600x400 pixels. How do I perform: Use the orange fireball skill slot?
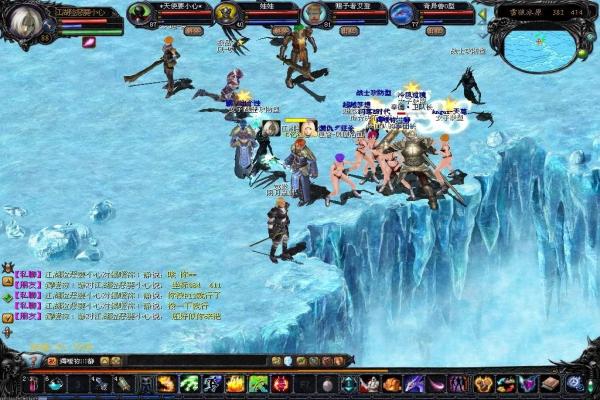click(x=393, y=384)
